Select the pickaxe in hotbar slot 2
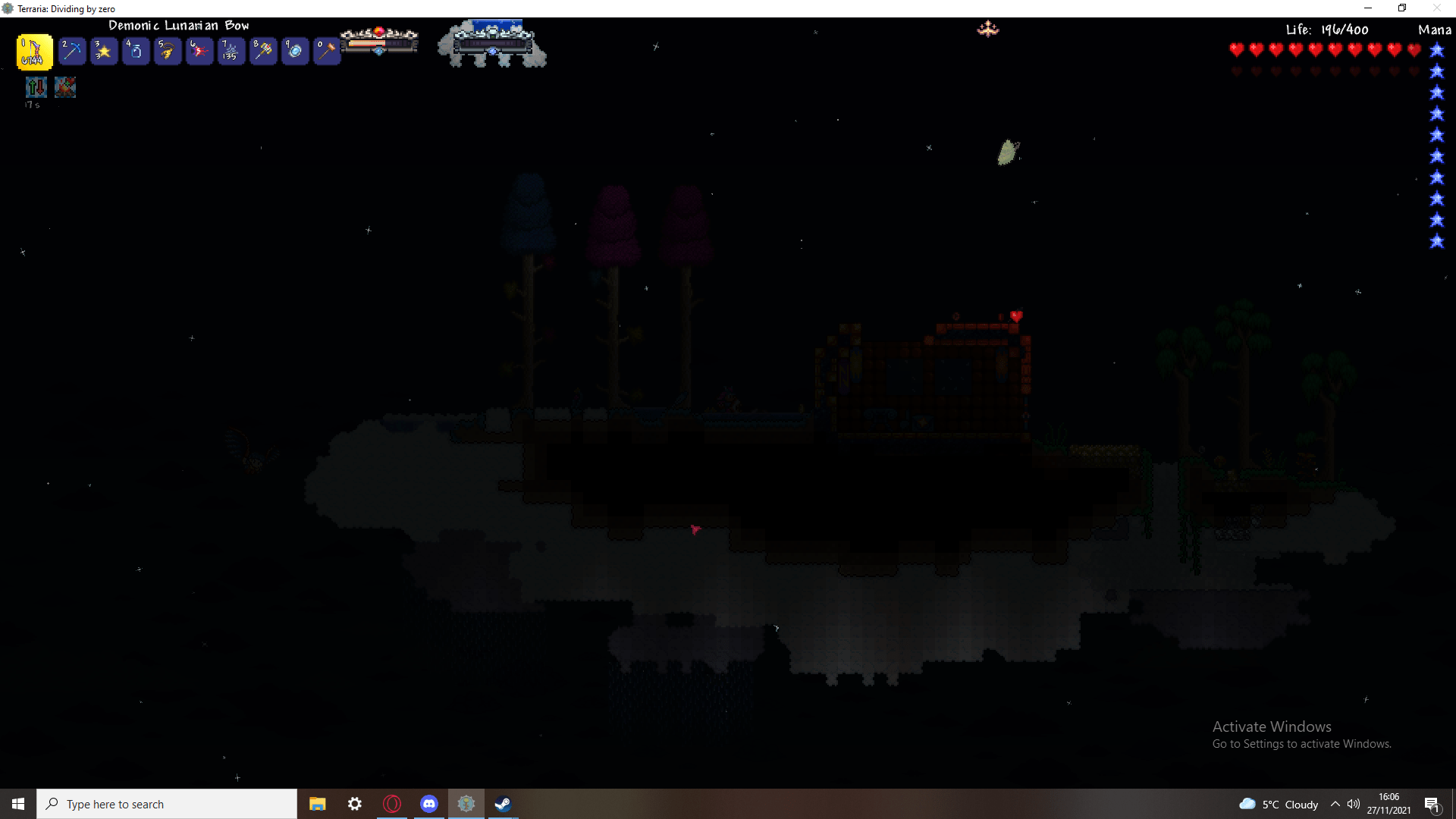This screenshot has width=1456, height=819. point(71,52)
